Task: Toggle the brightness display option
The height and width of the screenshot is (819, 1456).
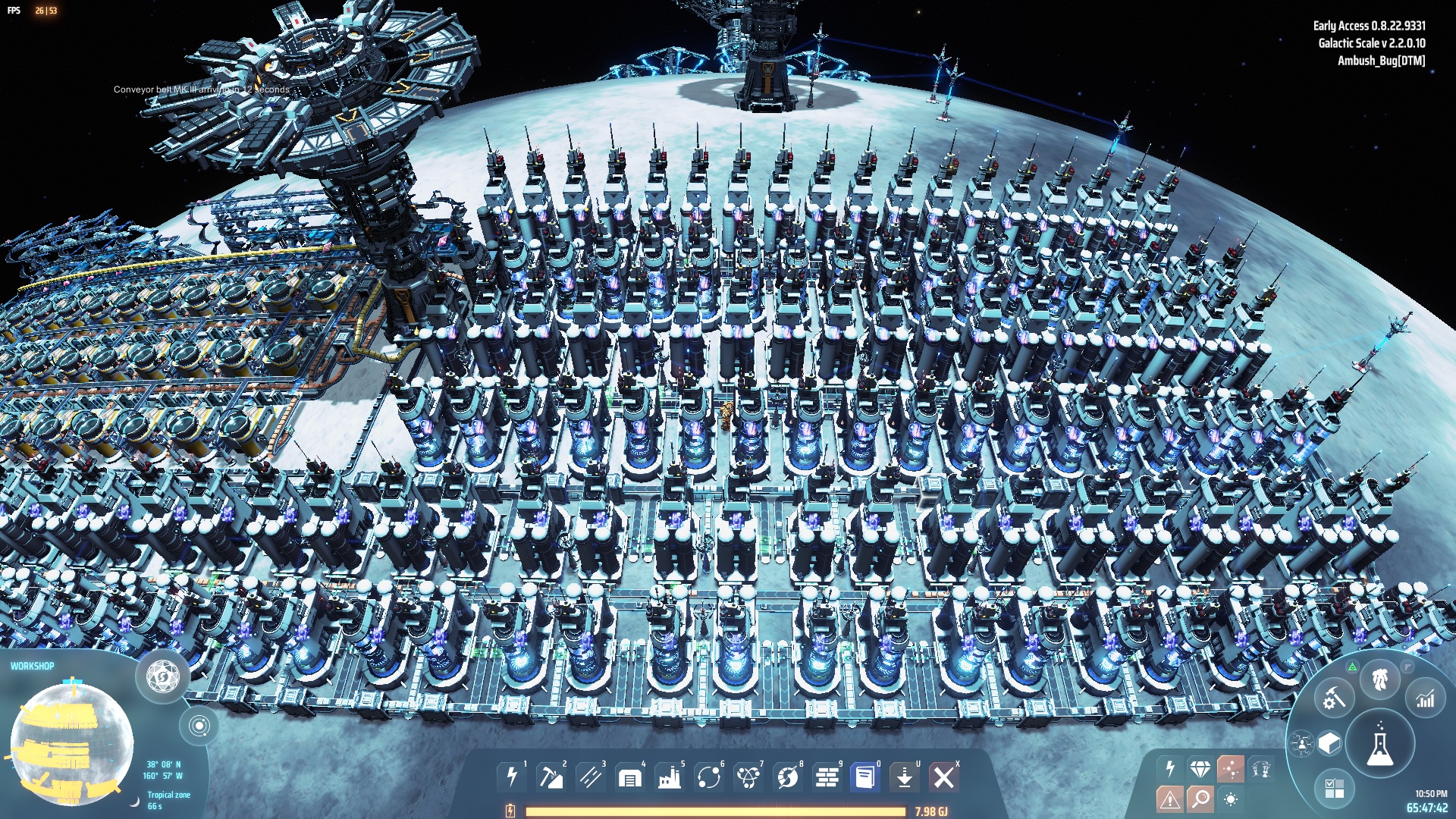Action: click(1231, 799)
